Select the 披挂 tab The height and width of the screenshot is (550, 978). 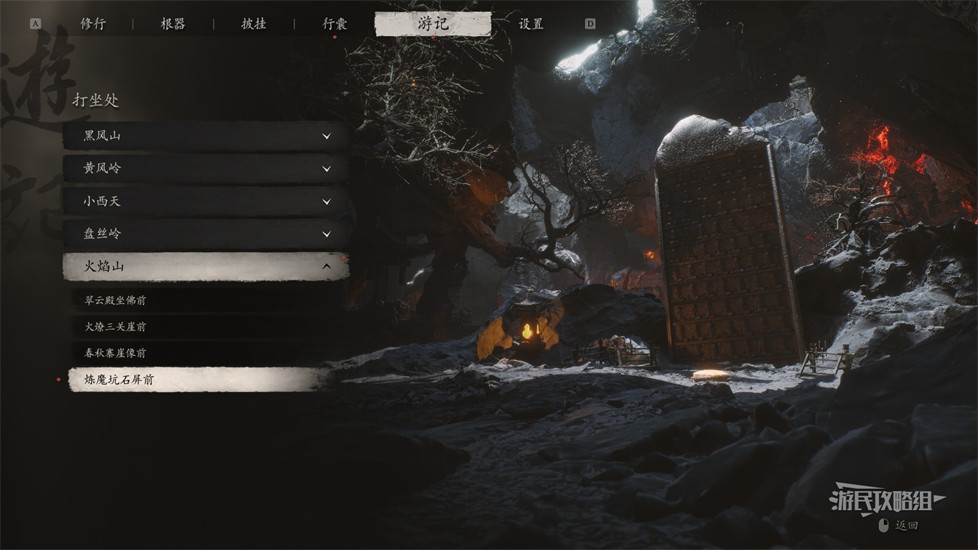pos(254,23)
